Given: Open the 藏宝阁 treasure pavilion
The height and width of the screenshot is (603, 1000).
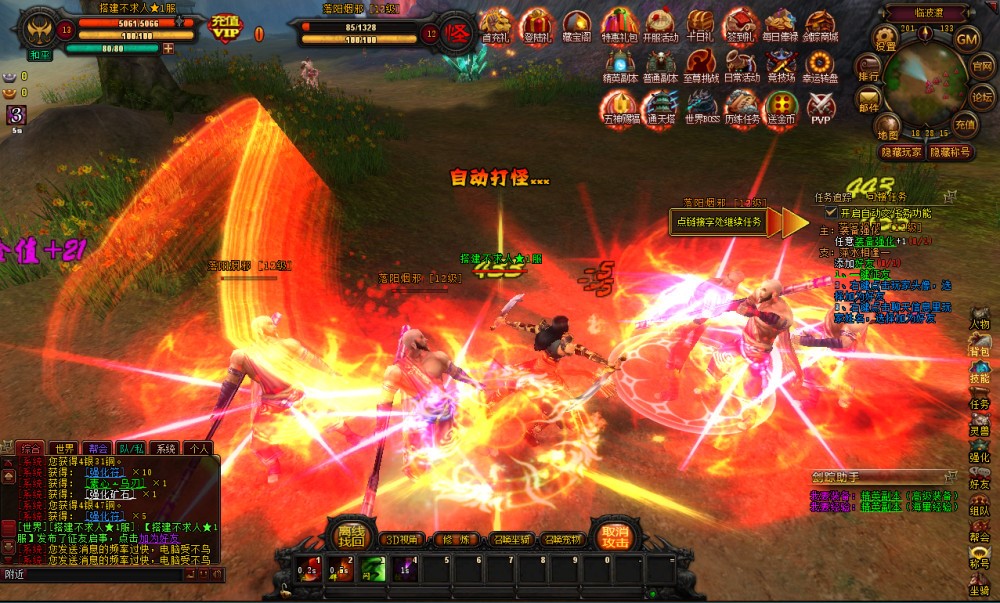Looking at the screenshot, I should (577, 25).
